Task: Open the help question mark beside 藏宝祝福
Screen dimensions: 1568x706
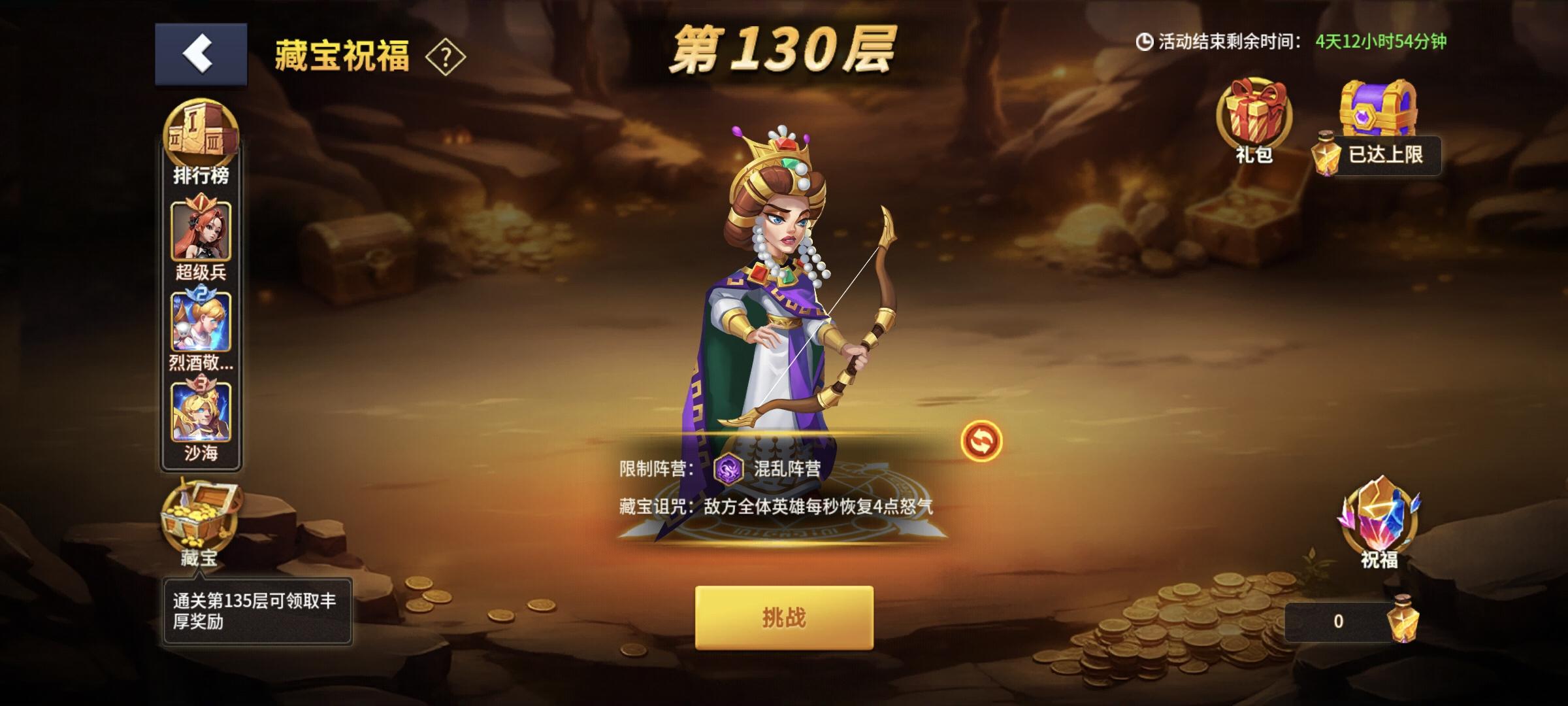Action: click(x=446, y=59)
